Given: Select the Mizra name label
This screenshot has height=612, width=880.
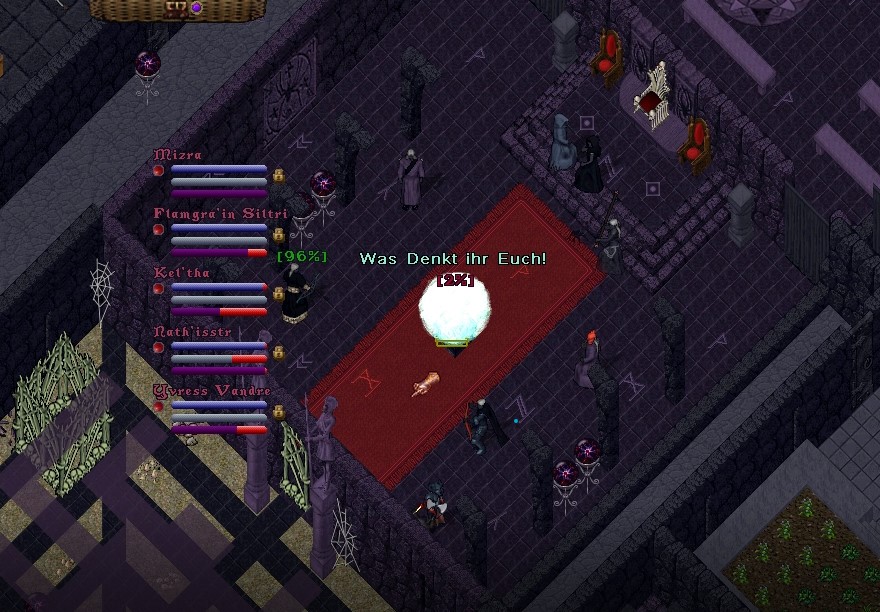Looking at the screenshot, I should coord(178,155).
